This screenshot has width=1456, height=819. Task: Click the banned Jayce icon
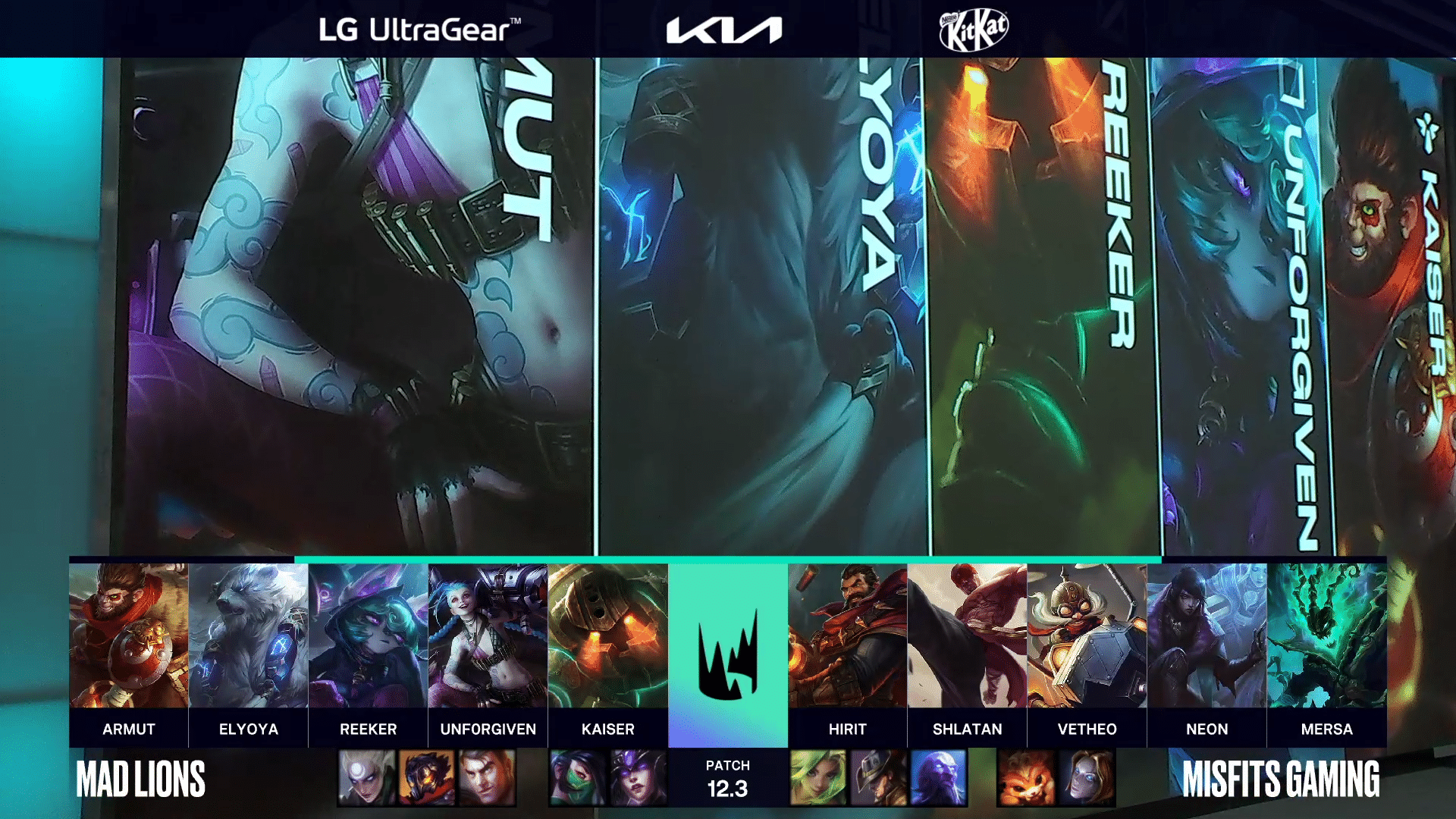(487, 778)
